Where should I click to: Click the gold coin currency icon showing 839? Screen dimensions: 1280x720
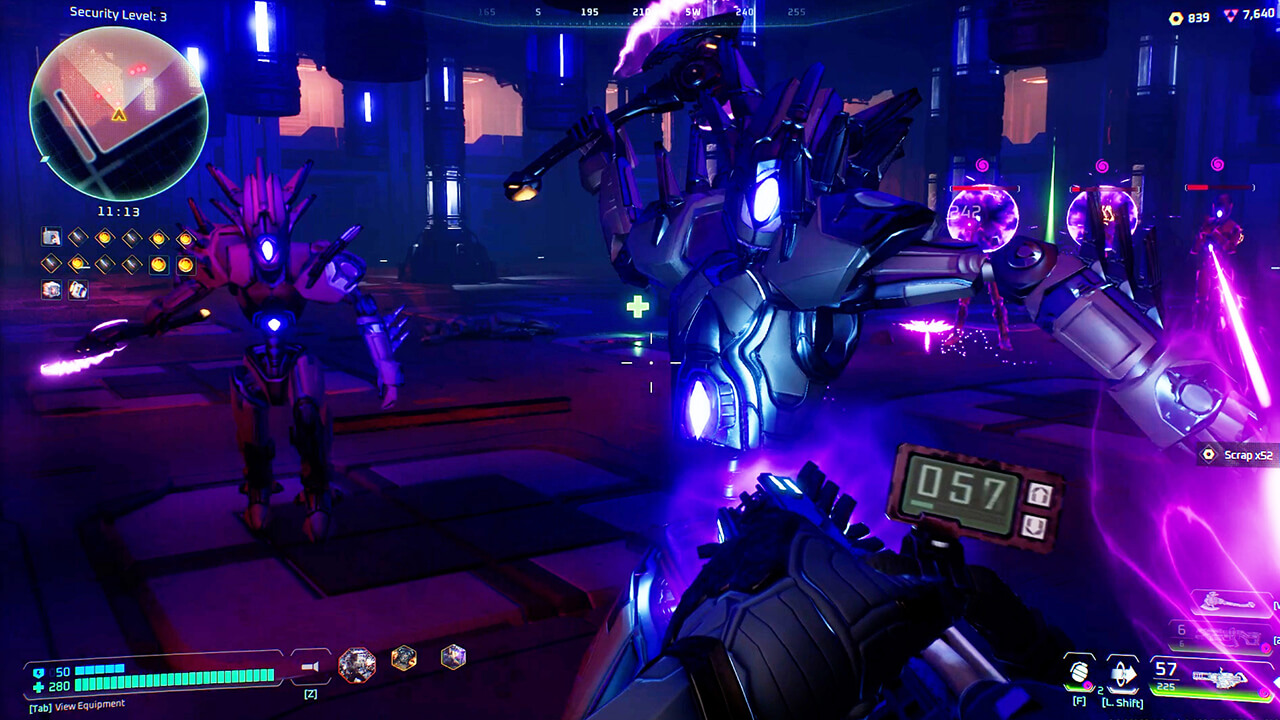coord(1177,16)
